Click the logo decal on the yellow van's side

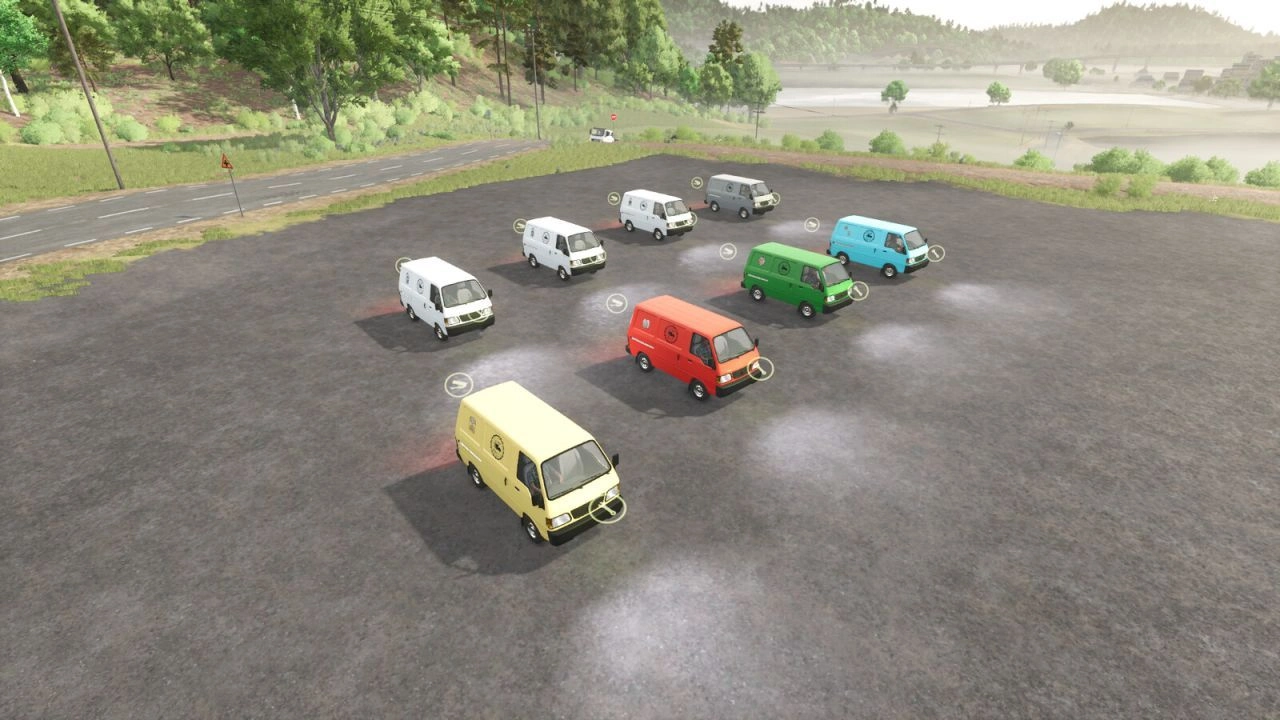tap(496, 447)
